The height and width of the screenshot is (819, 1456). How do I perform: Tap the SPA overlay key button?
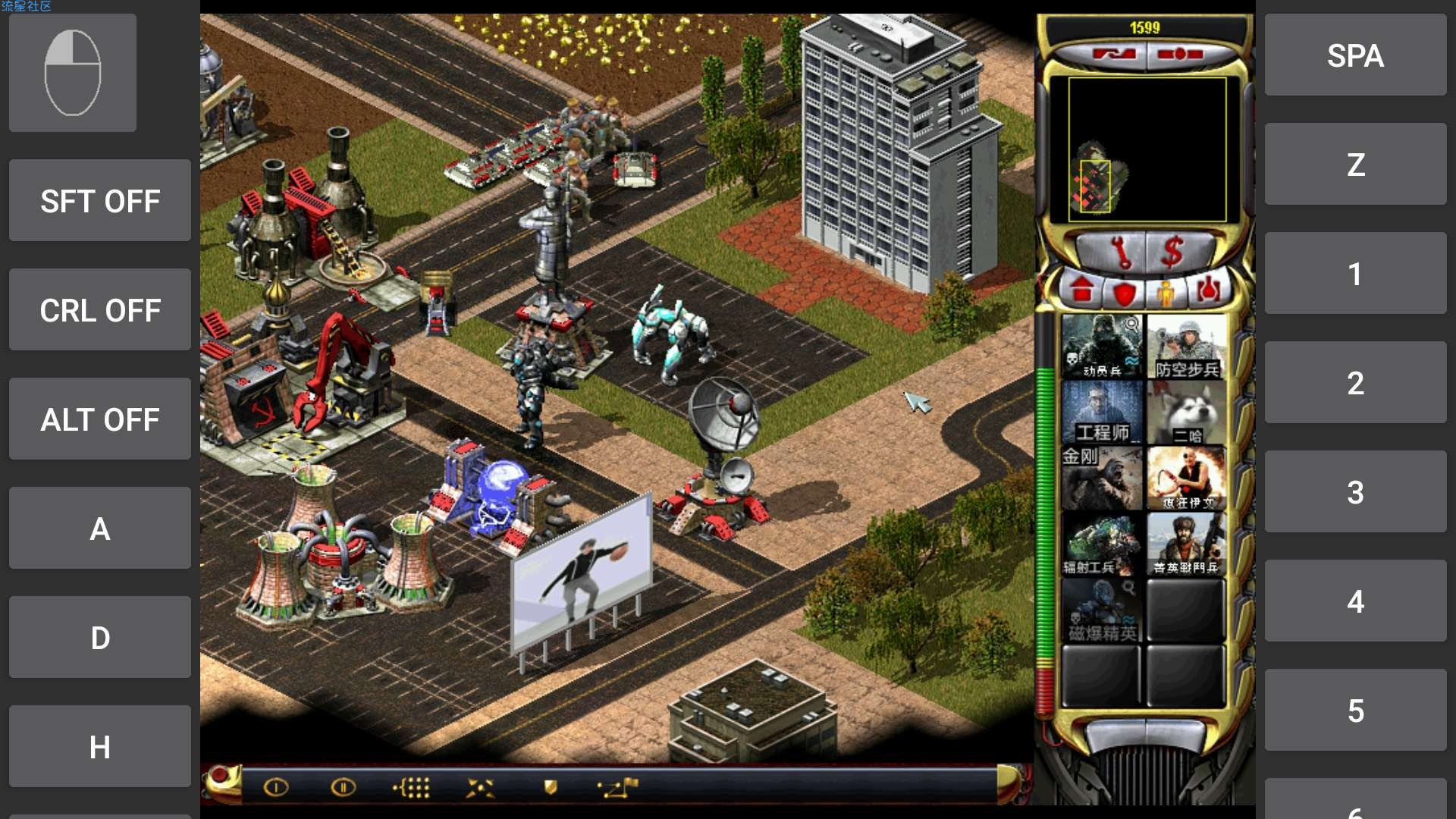tap(1355, 55)
